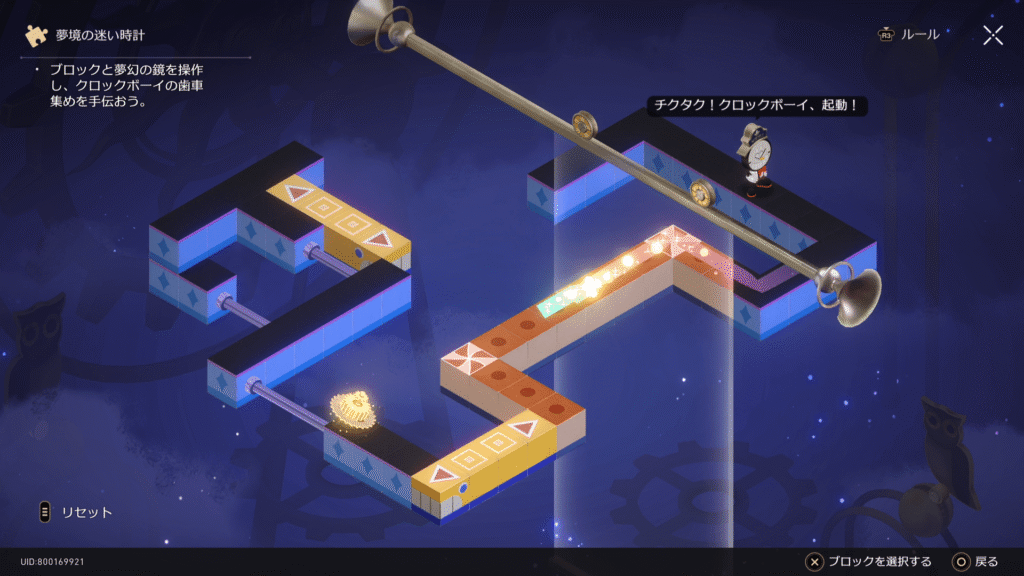The height and width of the screenshot is (576, 1024).
Task: Choose the ブロックを選択する option
Action: point(869,561)
